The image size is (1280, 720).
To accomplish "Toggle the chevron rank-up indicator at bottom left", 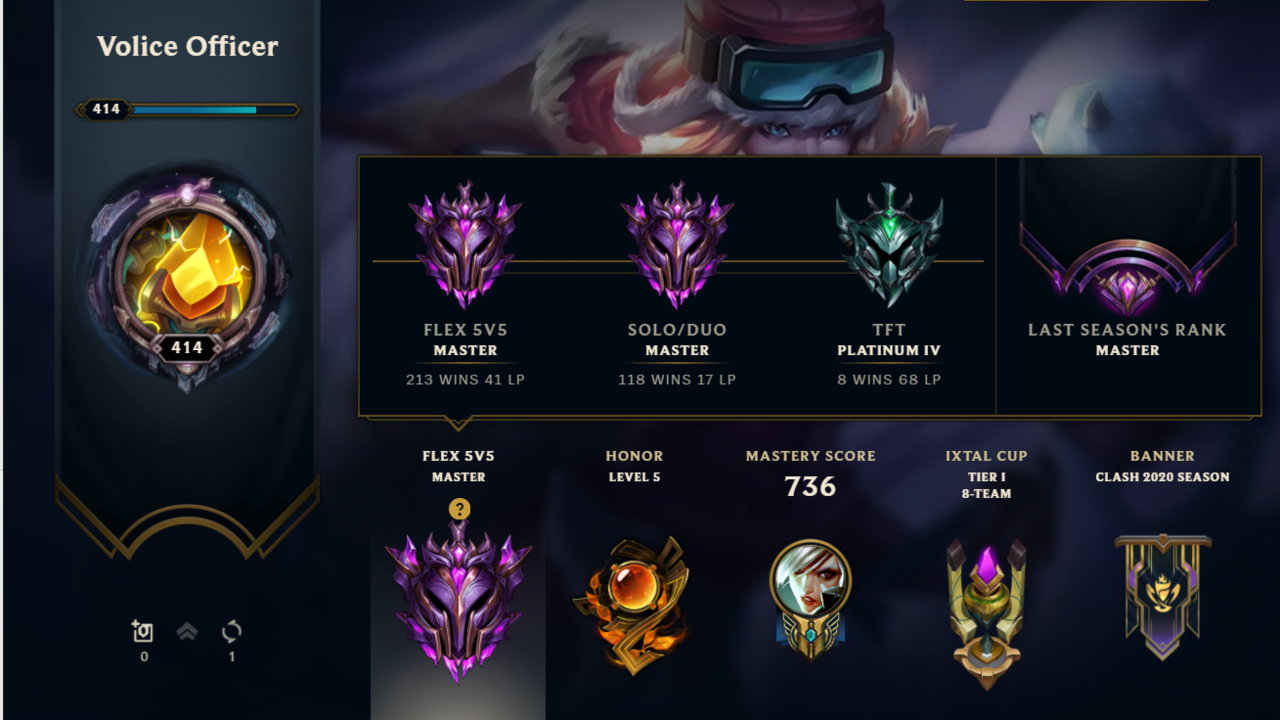I will [187, 632].
